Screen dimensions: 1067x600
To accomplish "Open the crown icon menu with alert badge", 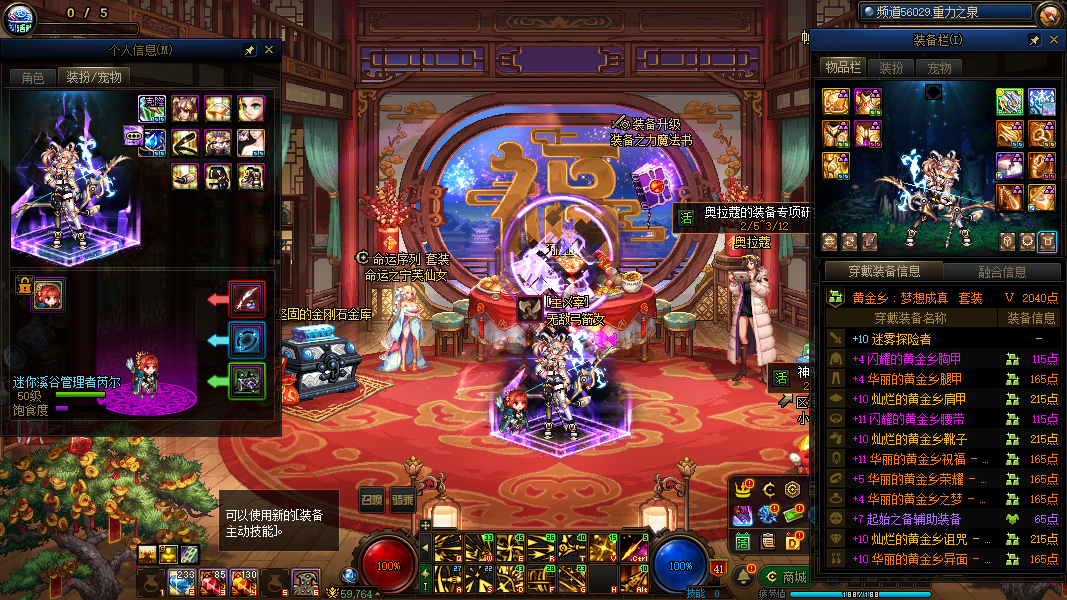I will 742,490.
